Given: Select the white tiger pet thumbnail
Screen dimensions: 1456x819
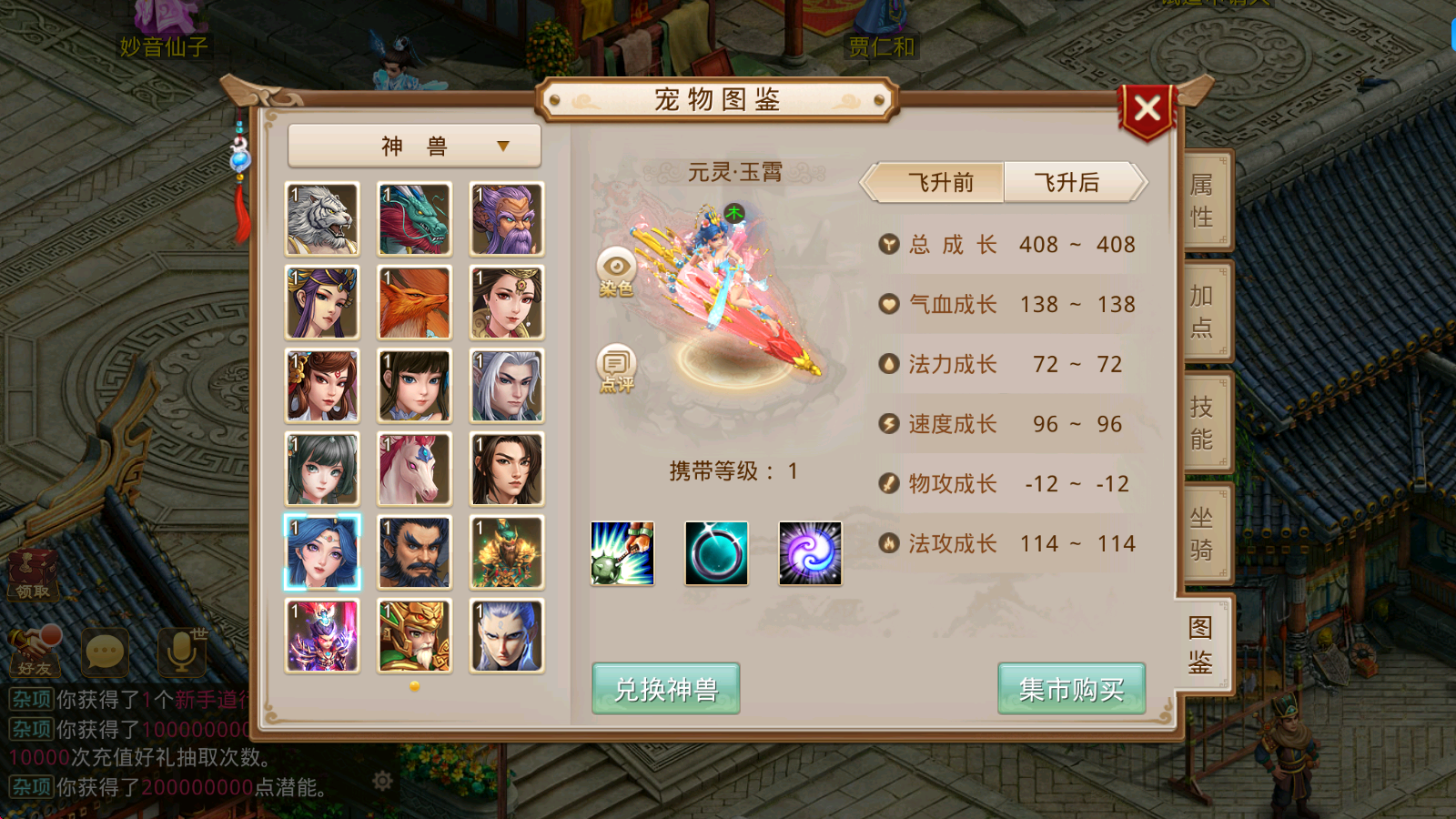Looking at the screenshot, I should pos(321,218).
